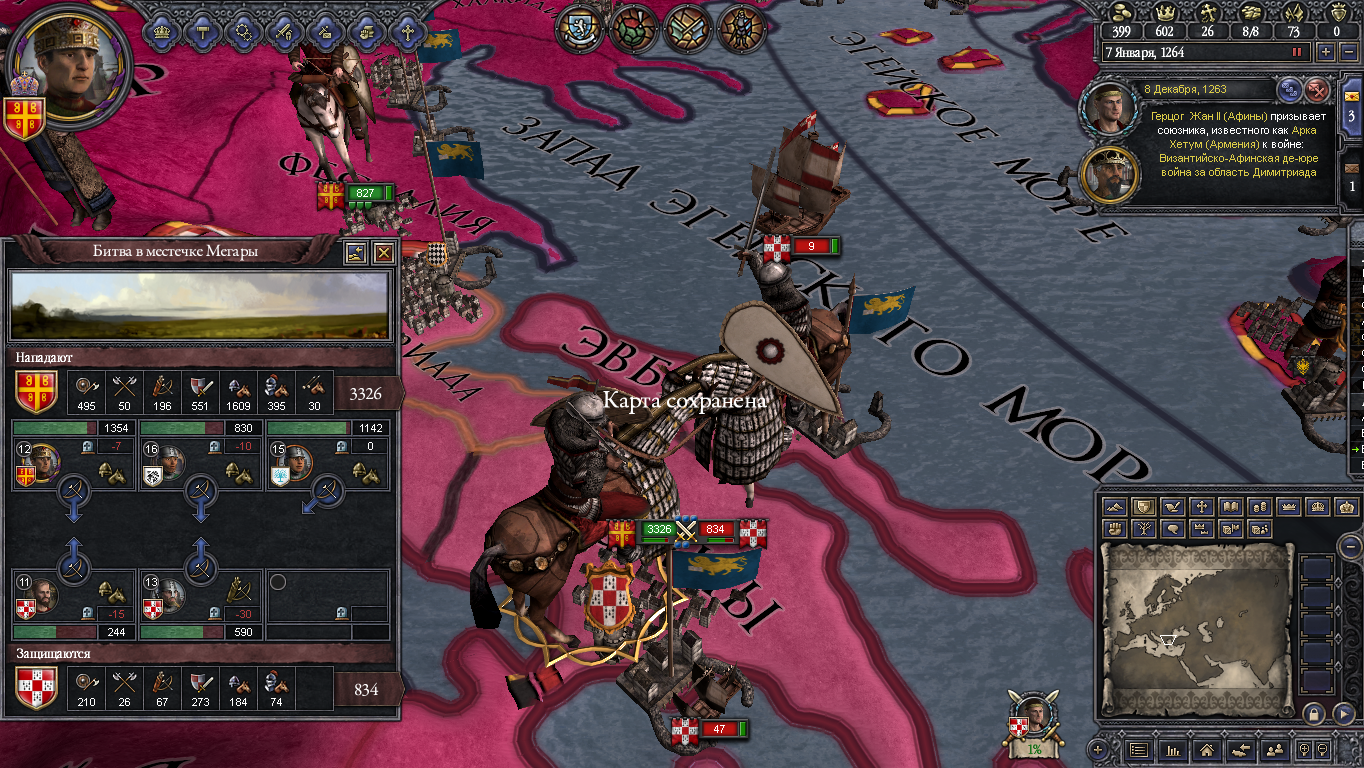Switch to the religion cross map mode
This screenshot has height=768, width=1364.
[x=1201, y=508]
